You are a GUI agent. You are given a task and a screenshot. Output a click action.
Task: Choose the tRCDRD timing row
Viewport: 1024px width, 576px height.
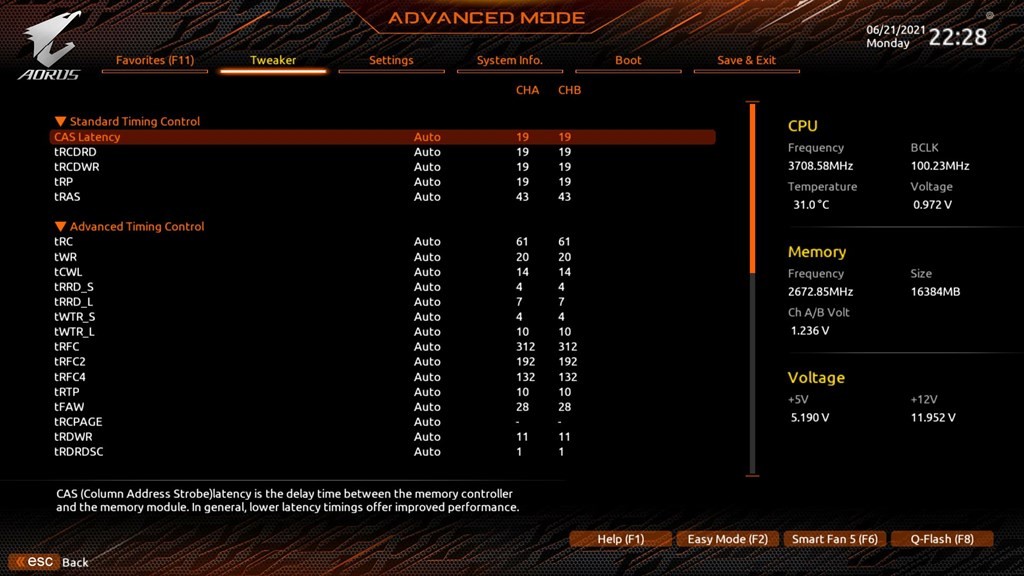(75, 152)
